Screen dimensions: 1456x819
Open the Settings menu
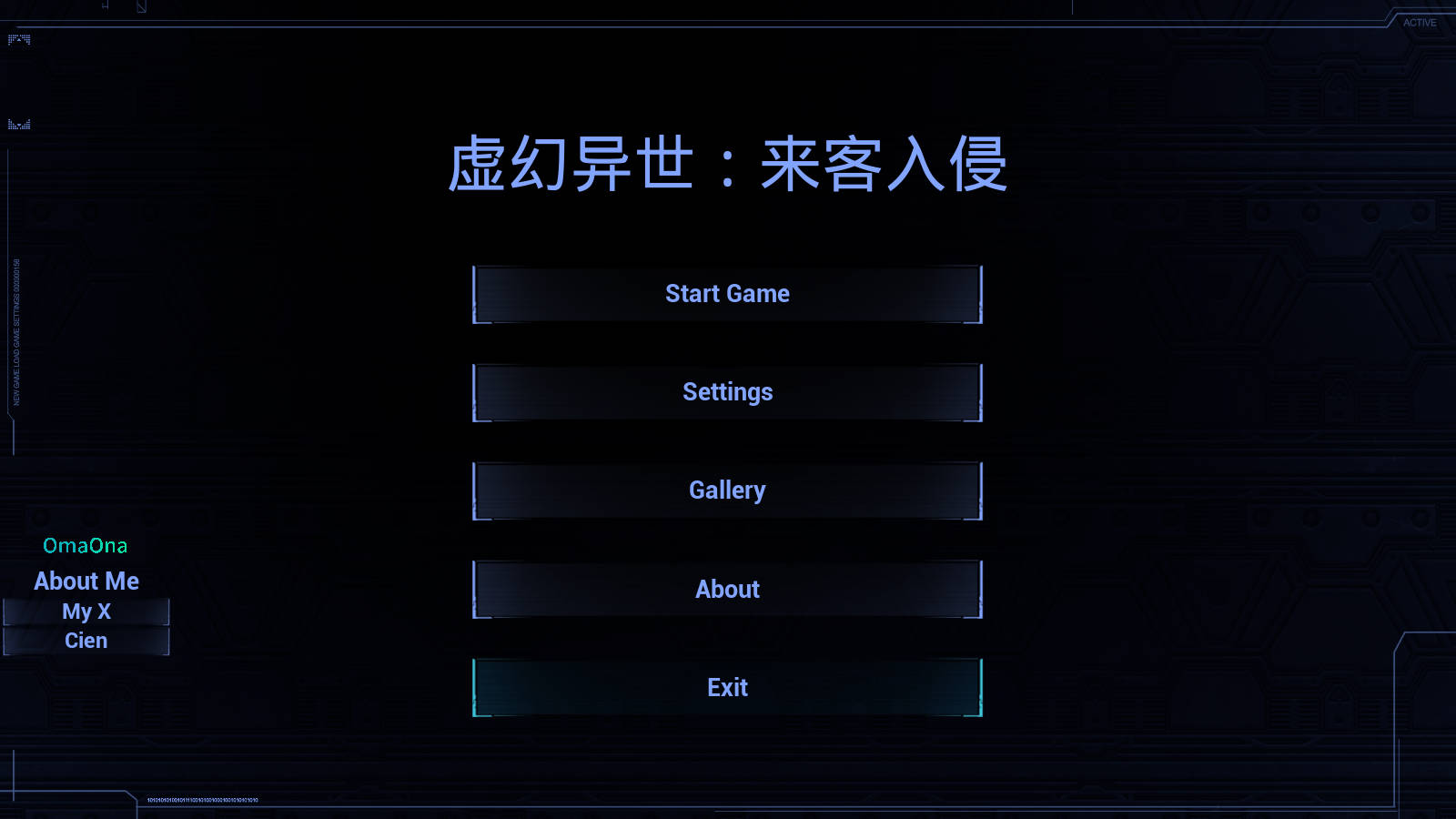coord(727,391)
